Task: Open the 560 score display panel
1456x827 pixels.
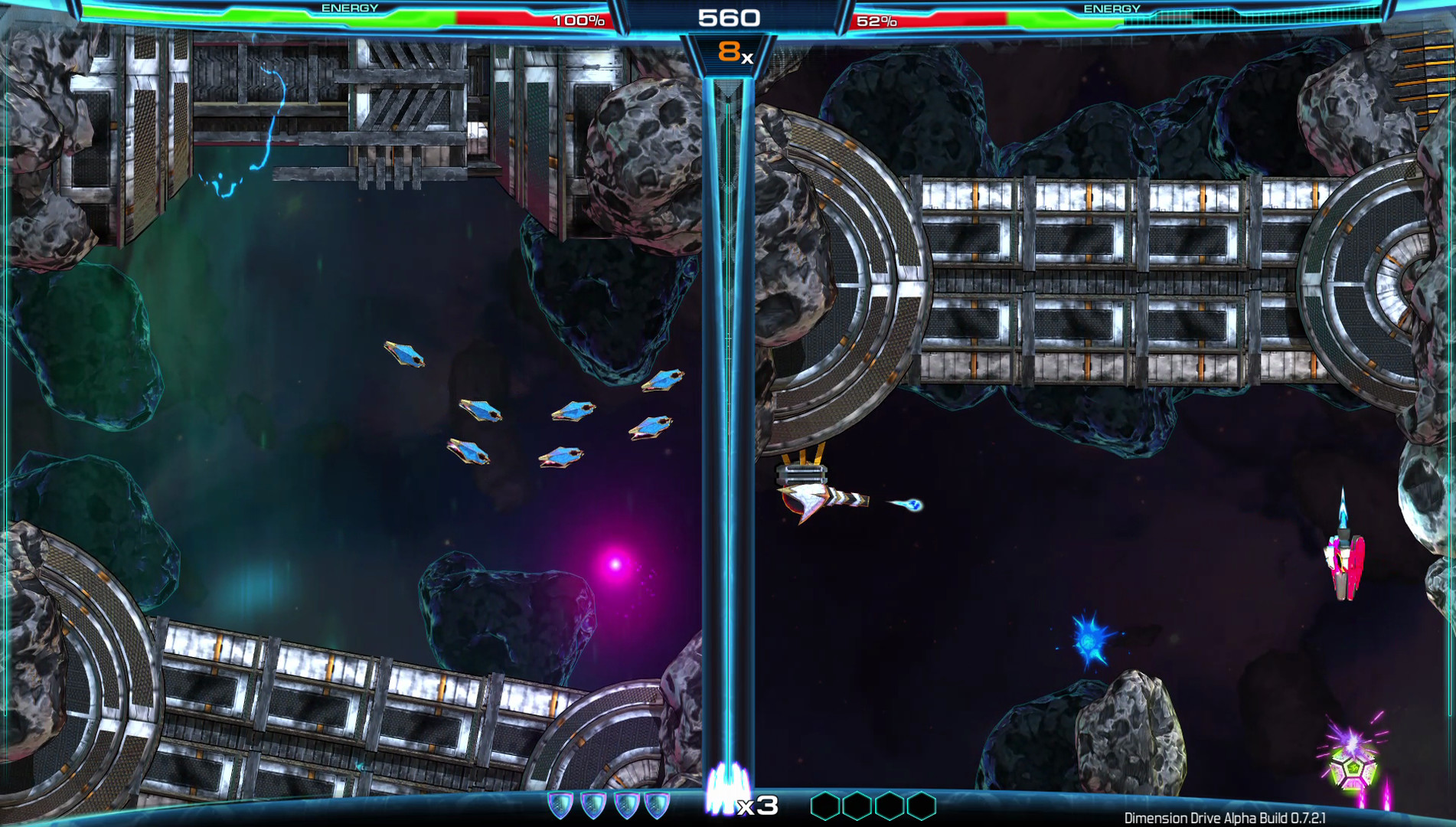Action: click(x=728, y=17)
